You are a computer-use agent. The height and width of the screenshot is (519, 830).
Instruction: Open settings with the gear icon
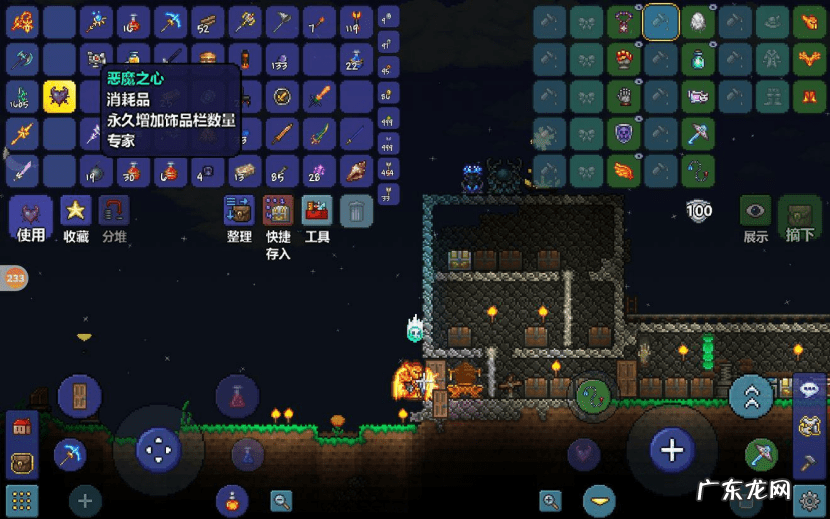point(808,497)
